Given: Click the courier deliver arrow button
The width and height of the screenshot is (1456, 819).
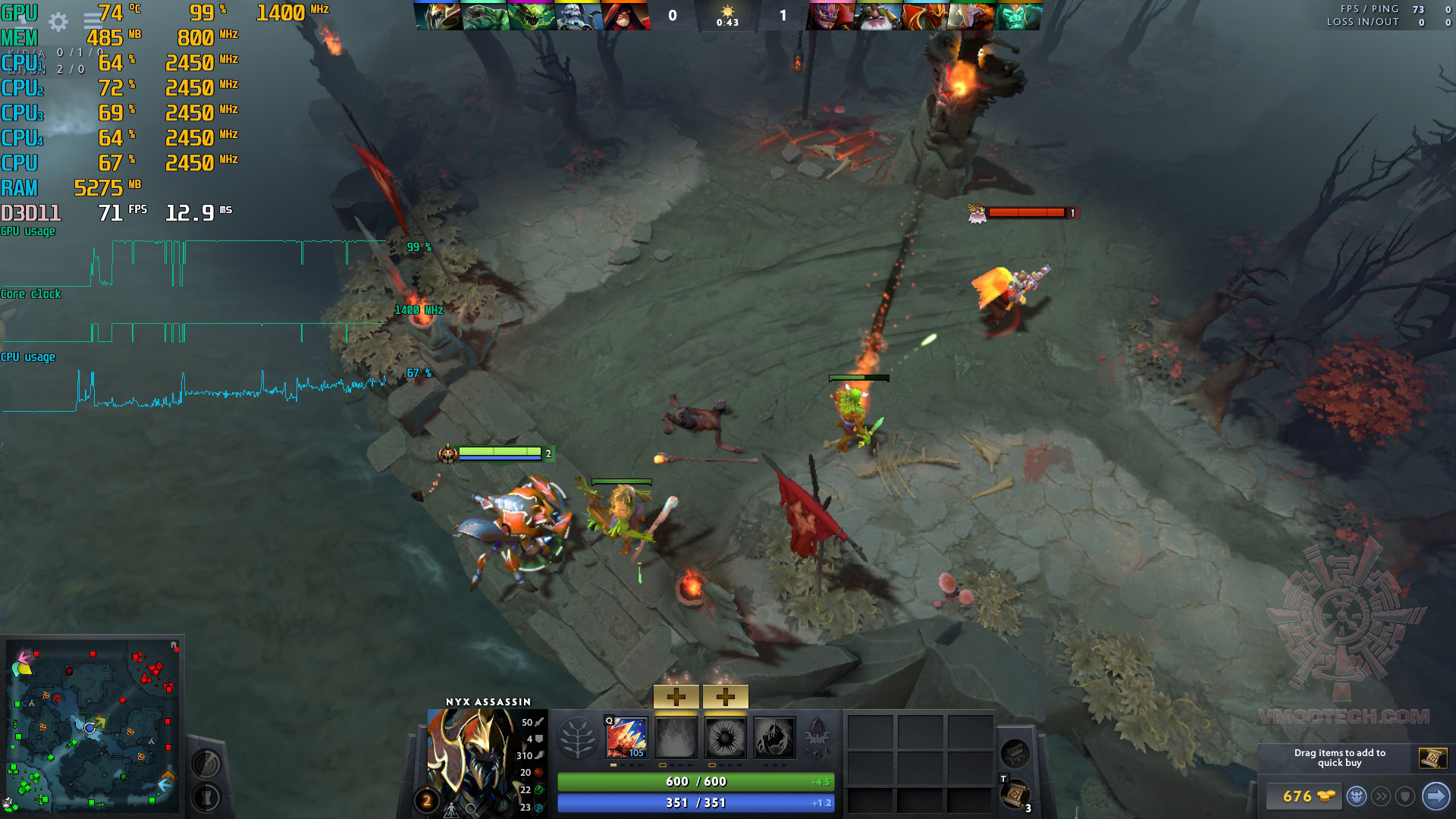Looking at the screenshot, I should click(x=1435, y=796).
